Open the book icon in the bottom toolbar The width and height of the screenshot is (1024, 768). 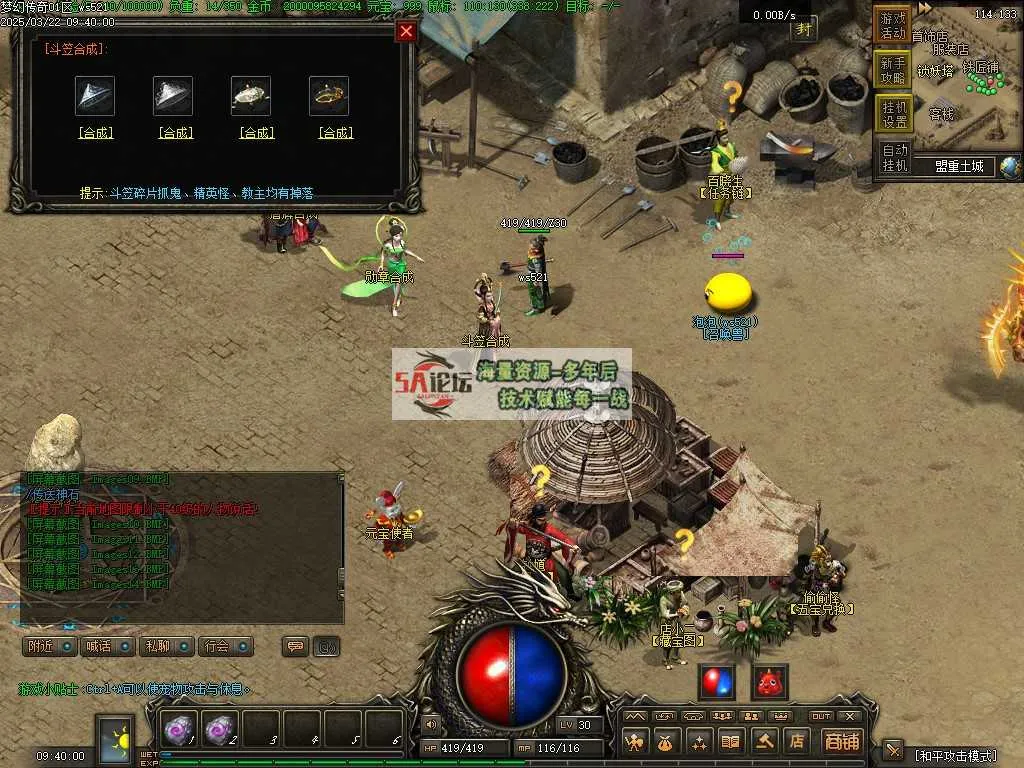731,741
